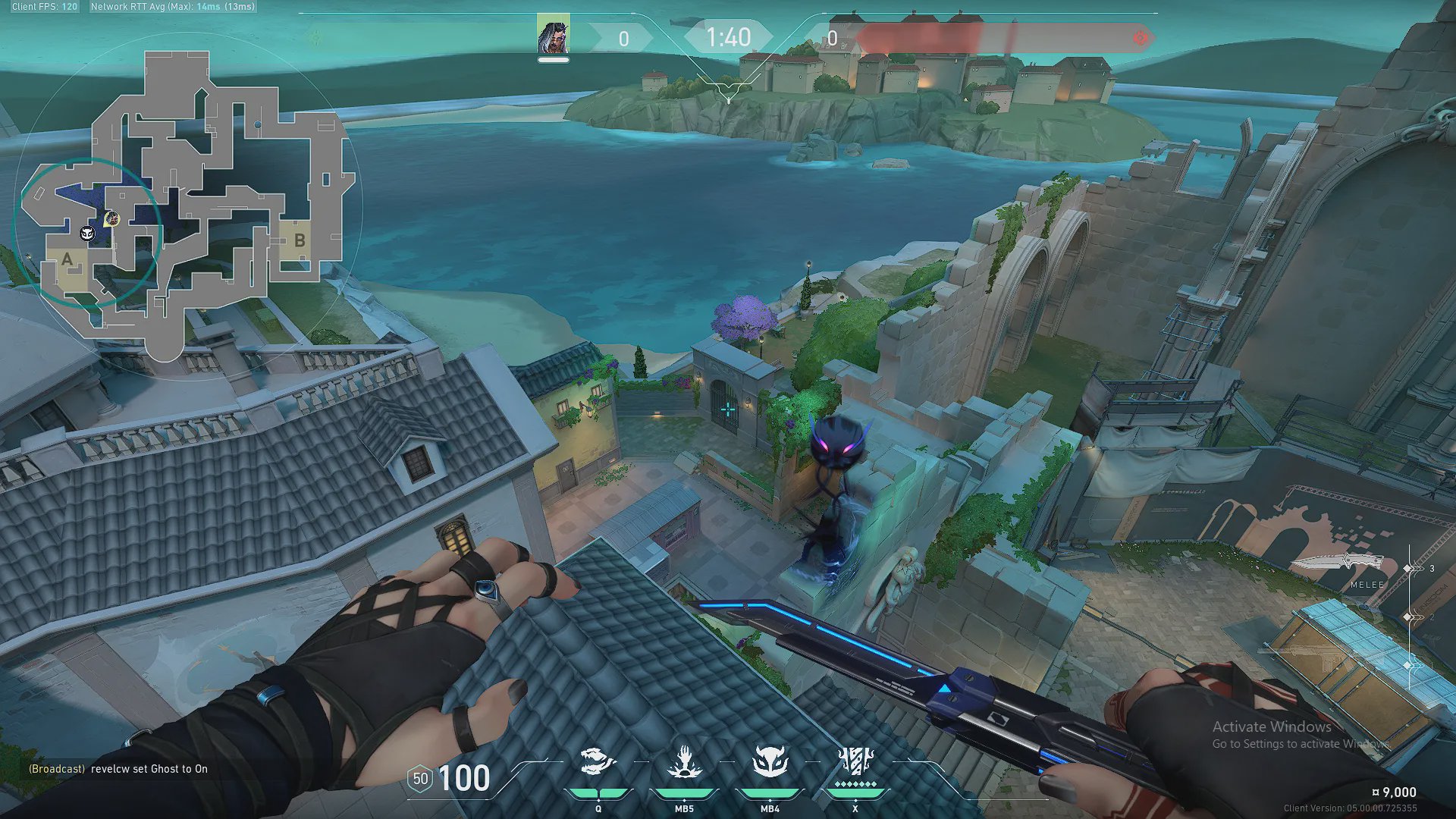The image size is (1456, 819).
Task: Activate the Prowler creature-jaws ability
Action: coord(598,762)
